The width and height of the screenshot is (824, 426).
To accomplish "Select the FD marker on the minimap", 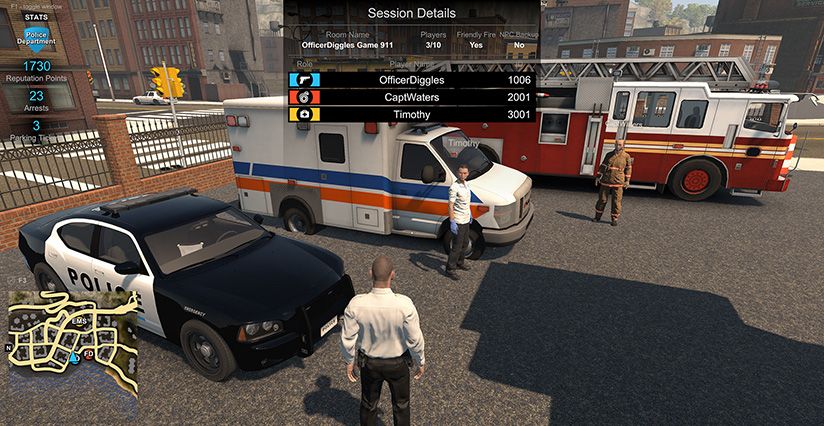I will (x=89, y=354).
